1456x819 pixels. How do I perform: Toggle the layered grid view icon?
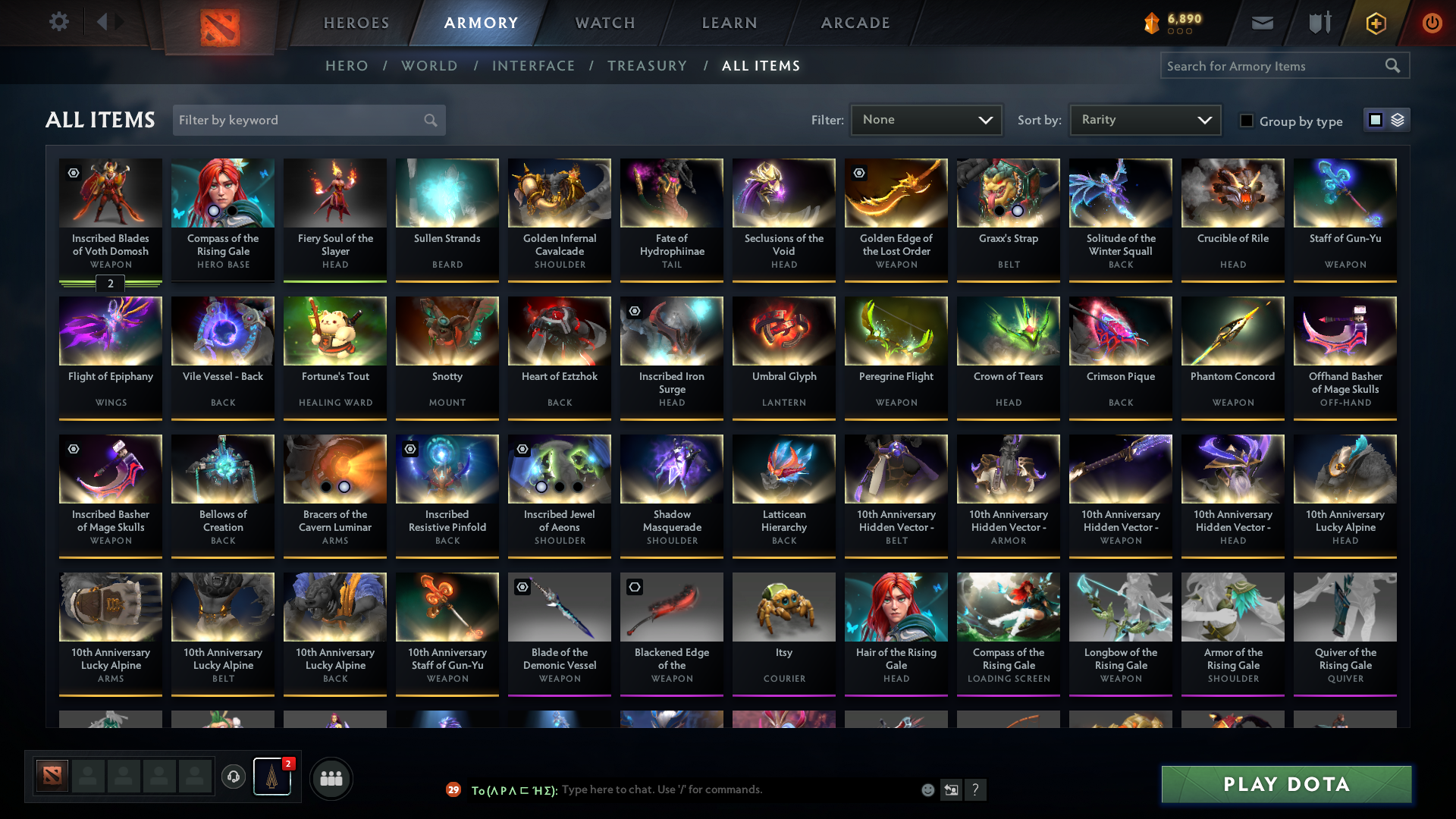1398,119
